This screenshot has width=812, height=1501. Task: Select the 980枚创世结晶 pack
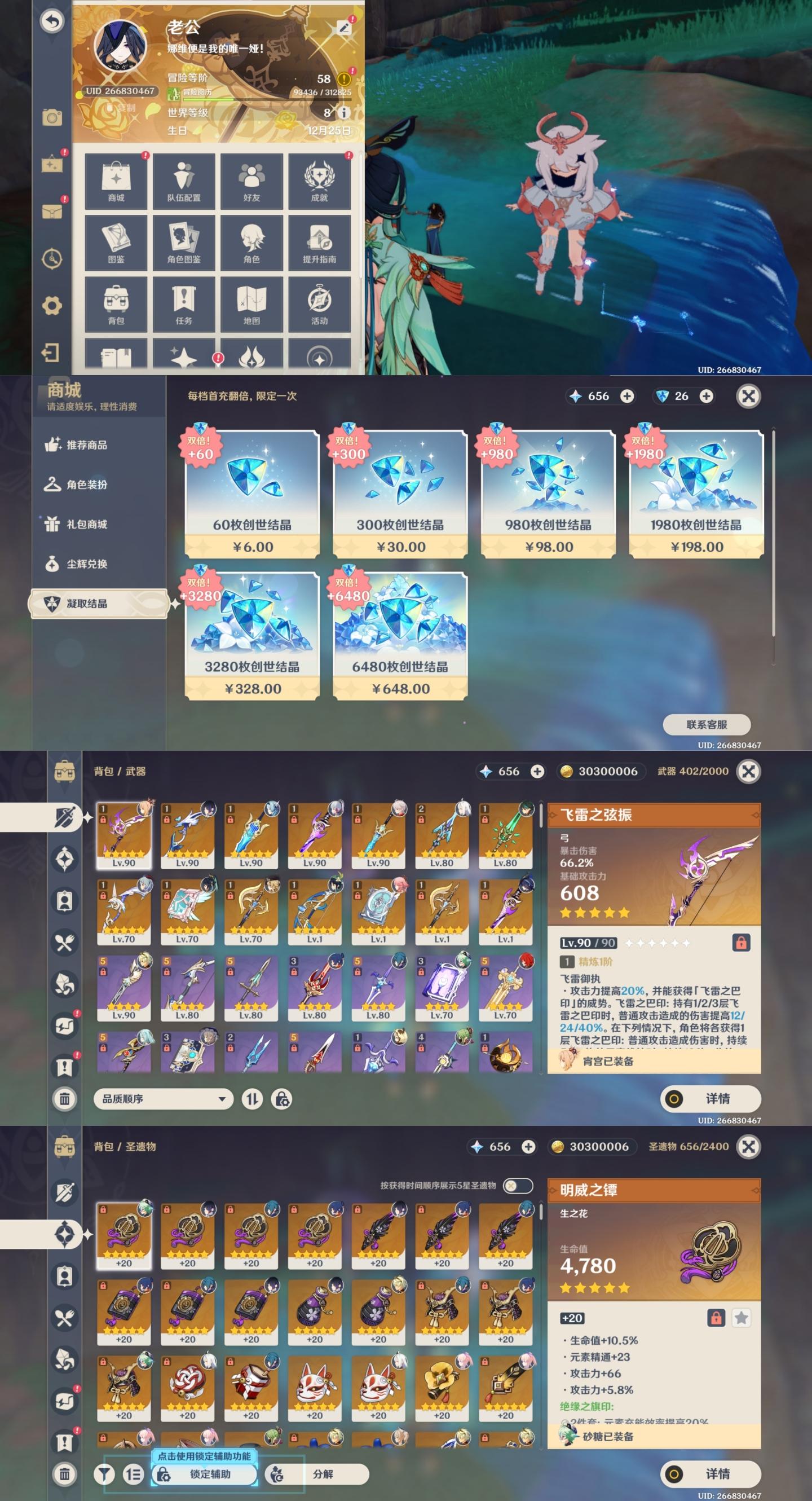tap(548, 494)
